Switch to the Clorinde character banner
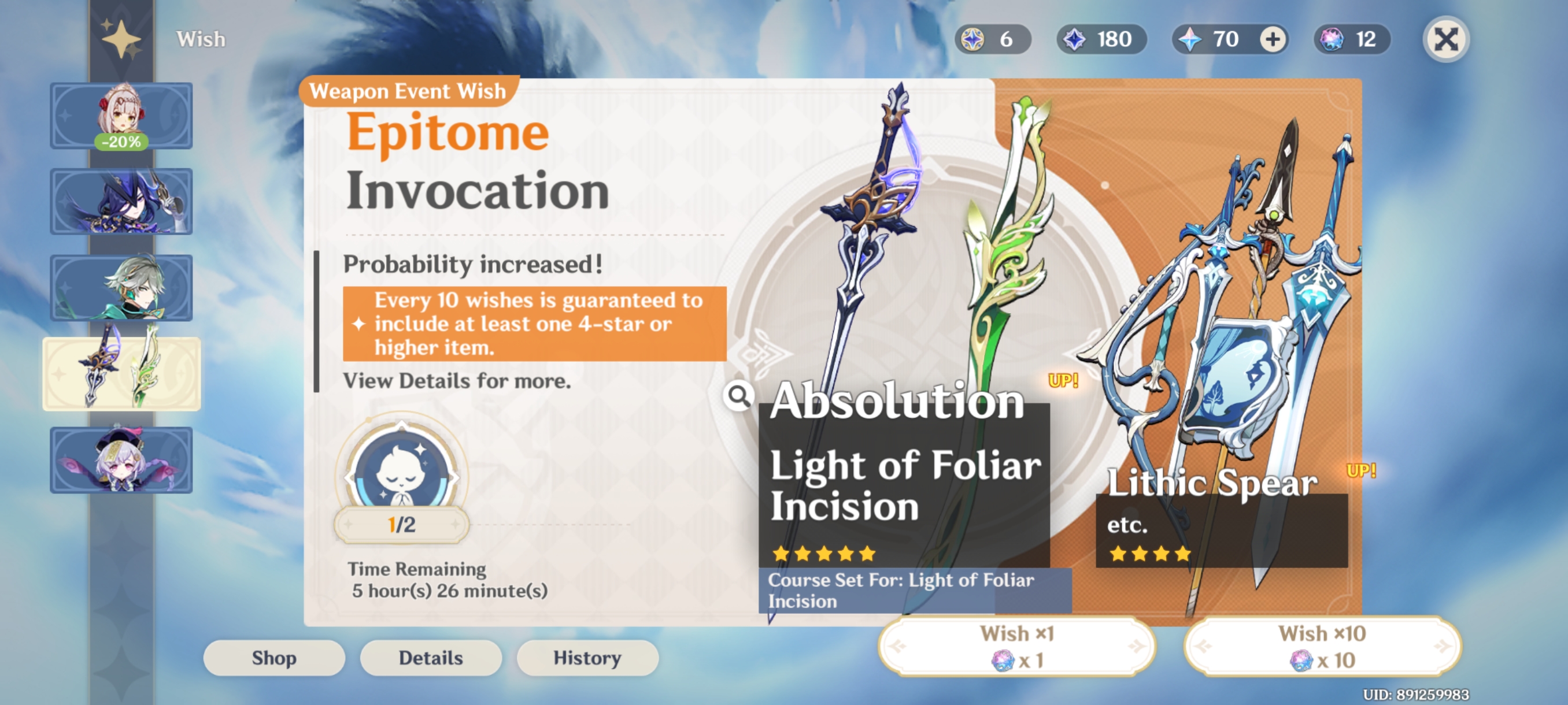This screenshot has width=1568, height=705. [121, 201]
